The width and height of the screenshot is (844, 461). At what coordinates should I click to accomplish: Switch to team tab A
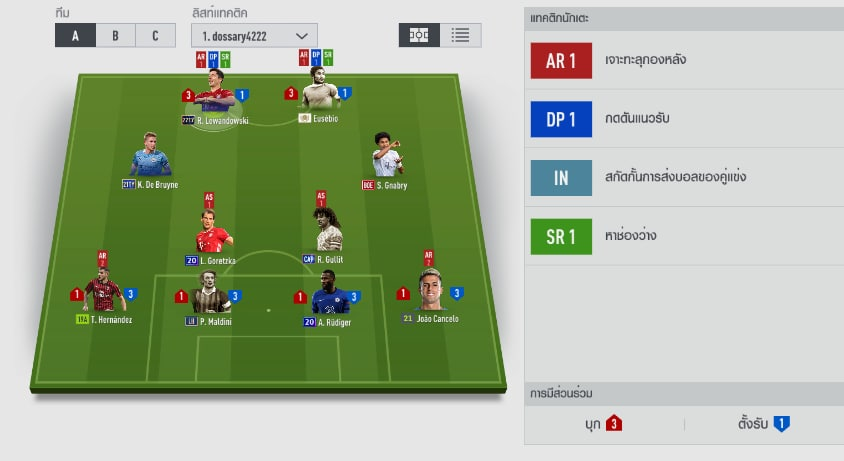click(x=75, y=36)
